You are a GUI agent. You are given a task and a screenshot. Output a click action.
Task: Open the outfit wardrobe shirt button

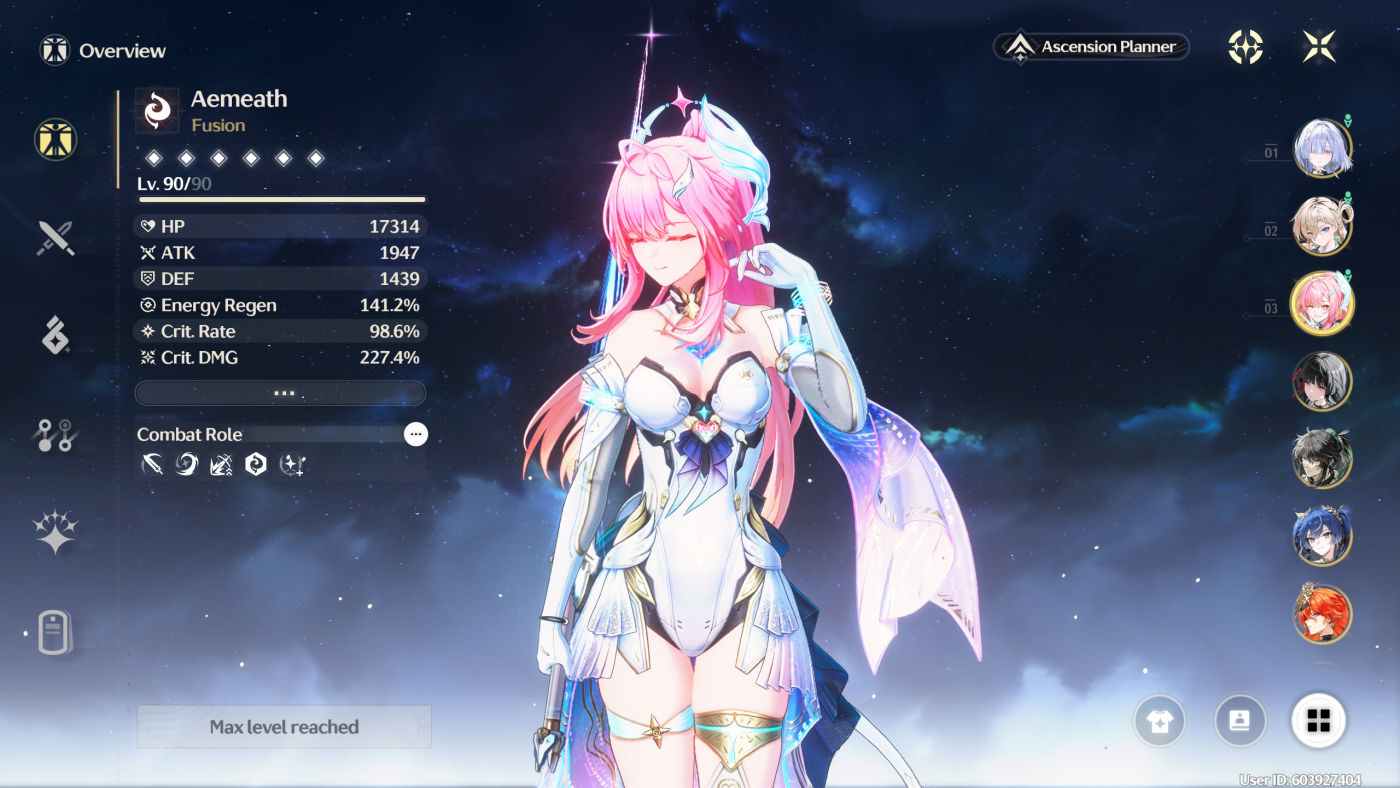1159,720
